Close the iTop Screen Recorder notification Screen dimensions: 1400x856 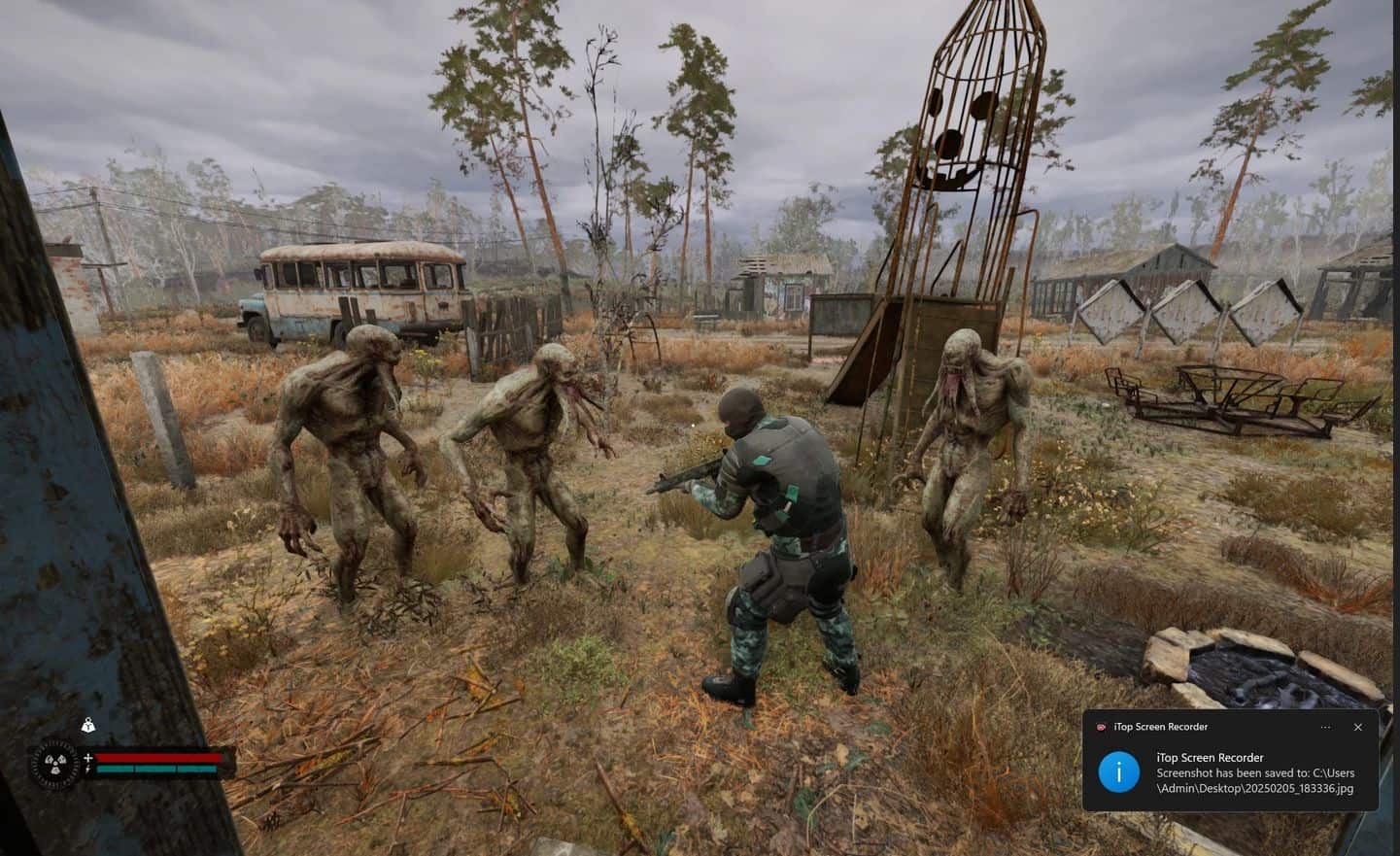[1357, 727]
